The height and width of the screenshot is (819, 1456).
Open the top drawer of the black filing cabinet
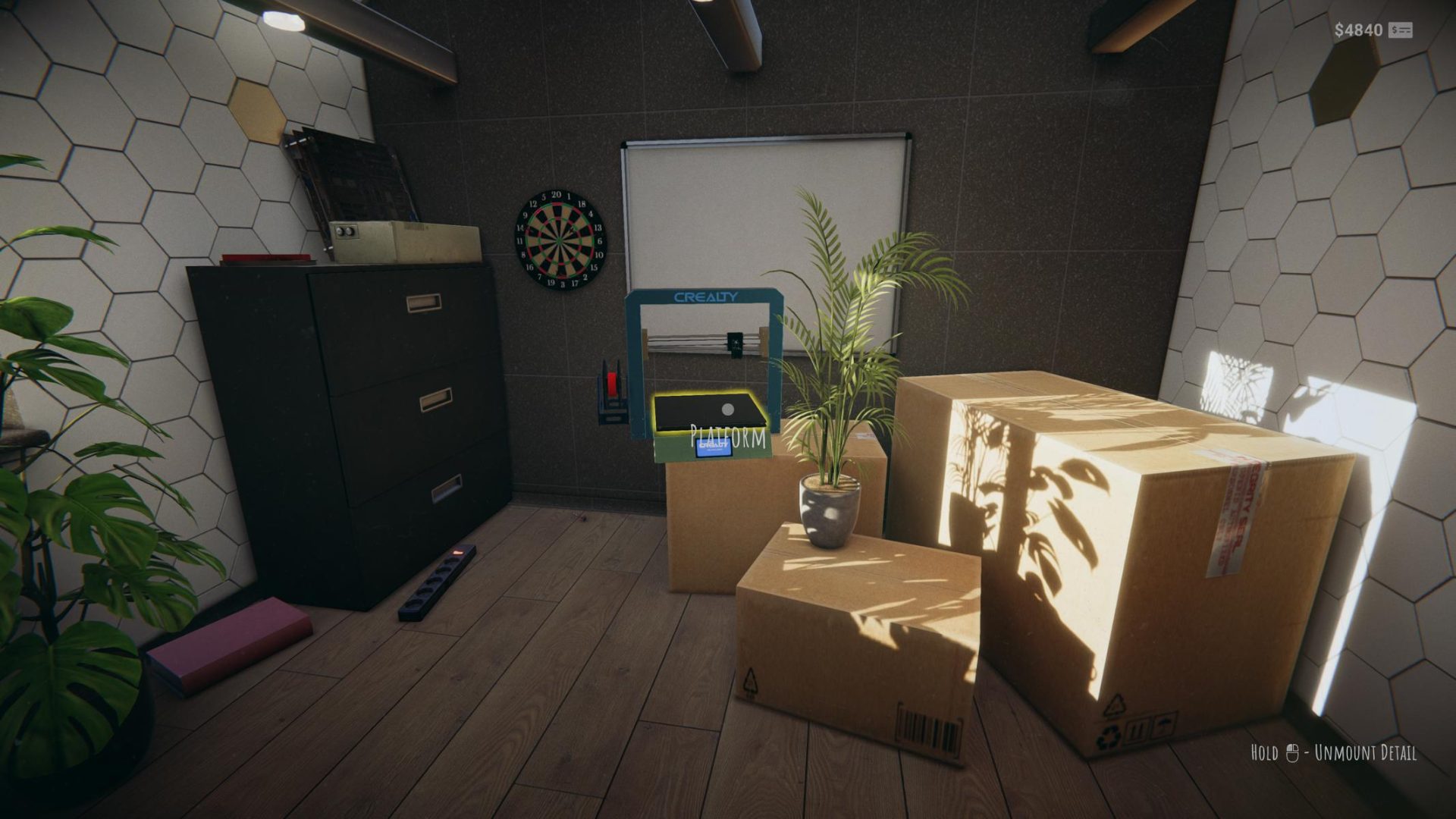tap(425, 302)
